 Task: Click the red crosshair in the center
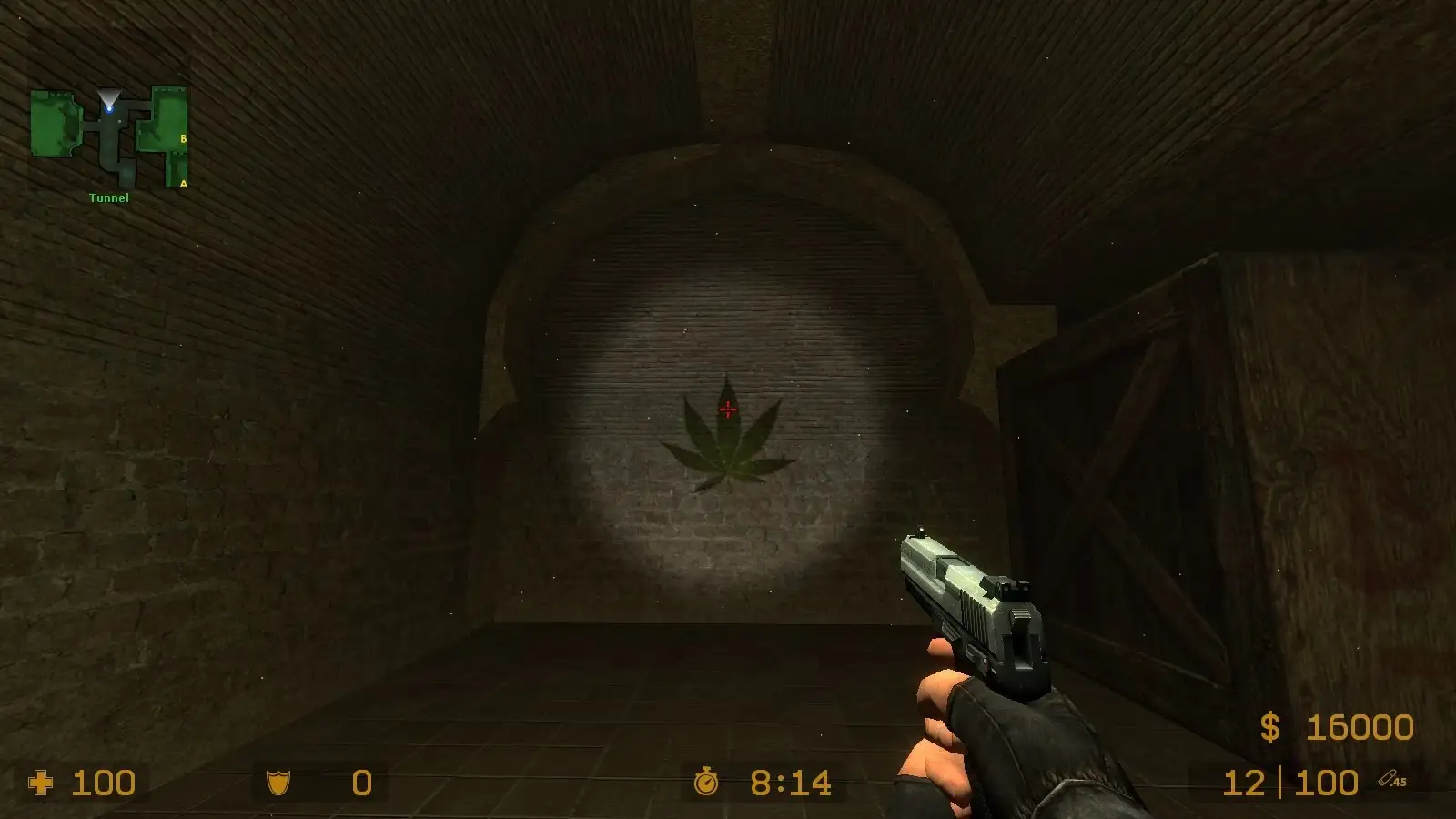point(728,409)
